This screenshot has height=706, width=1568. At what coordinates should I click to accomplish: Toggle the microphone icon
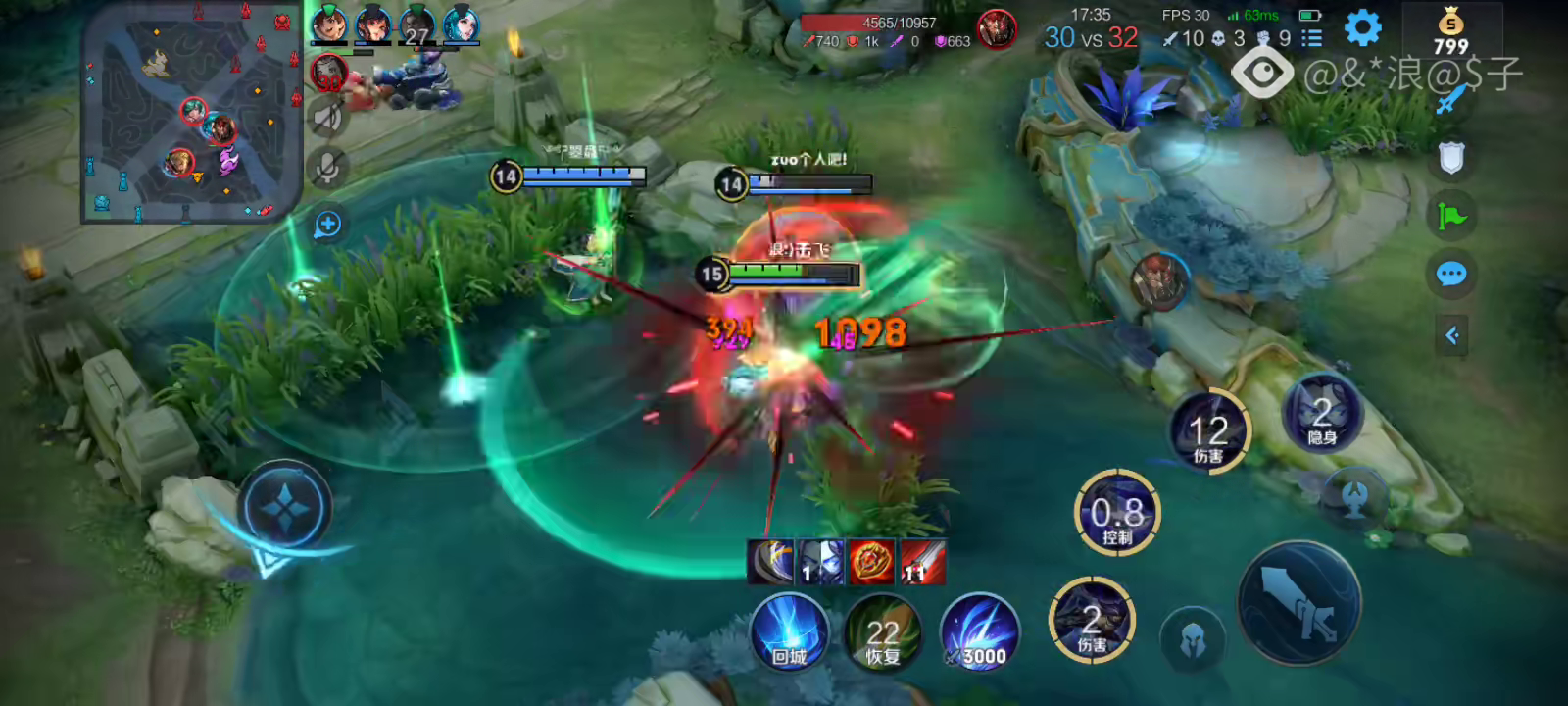327,168
